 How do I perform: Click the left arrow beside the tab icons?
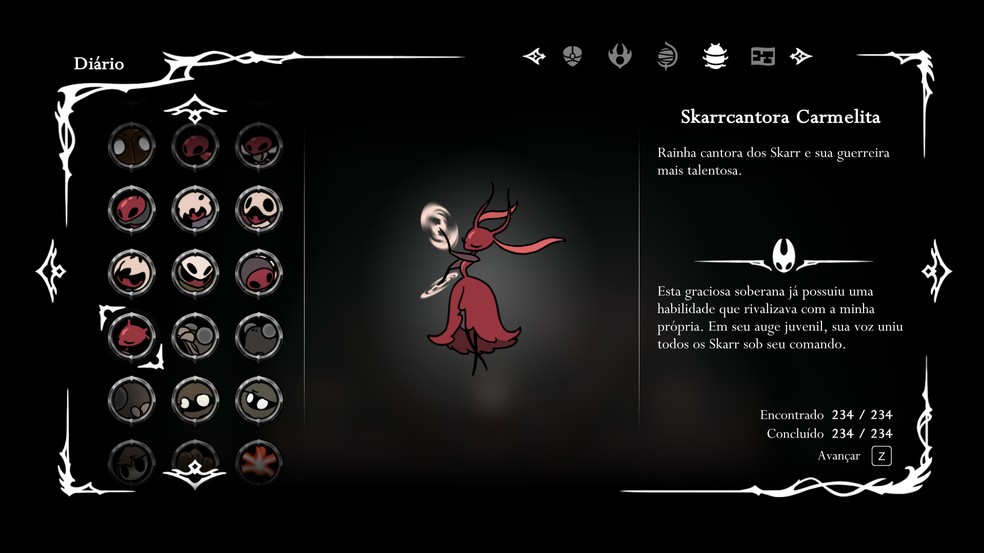point(535,56)
